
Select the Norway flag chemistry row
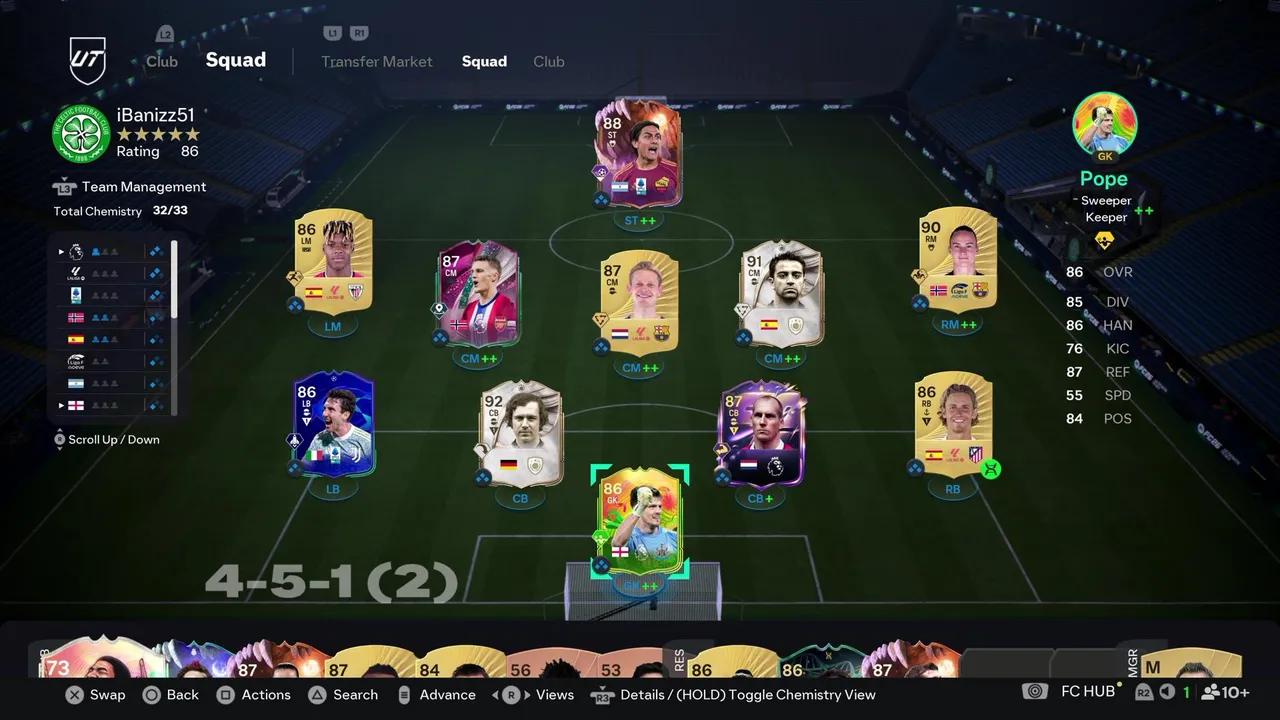point(76,316)
